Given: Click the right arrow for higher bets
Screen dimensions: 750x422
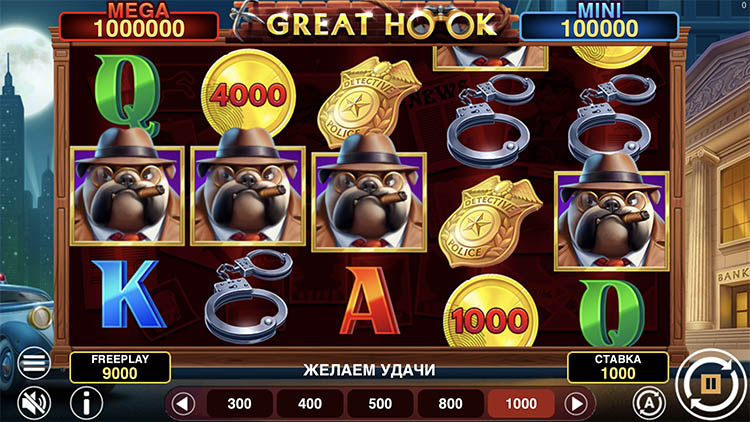Looking at the screenshot, I should pyautogui.click(x=576, y=404).
